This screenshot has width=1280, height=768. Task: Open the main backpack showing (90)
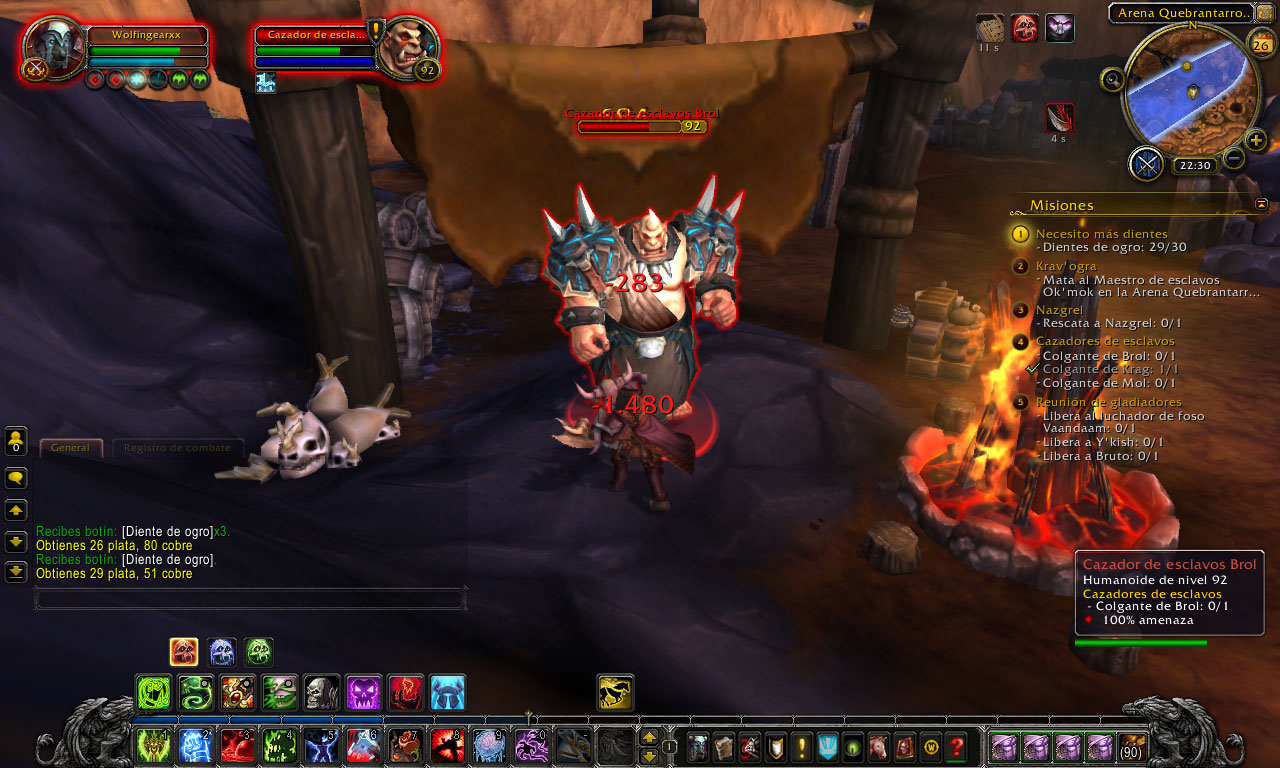click(x=1133, y=746)
